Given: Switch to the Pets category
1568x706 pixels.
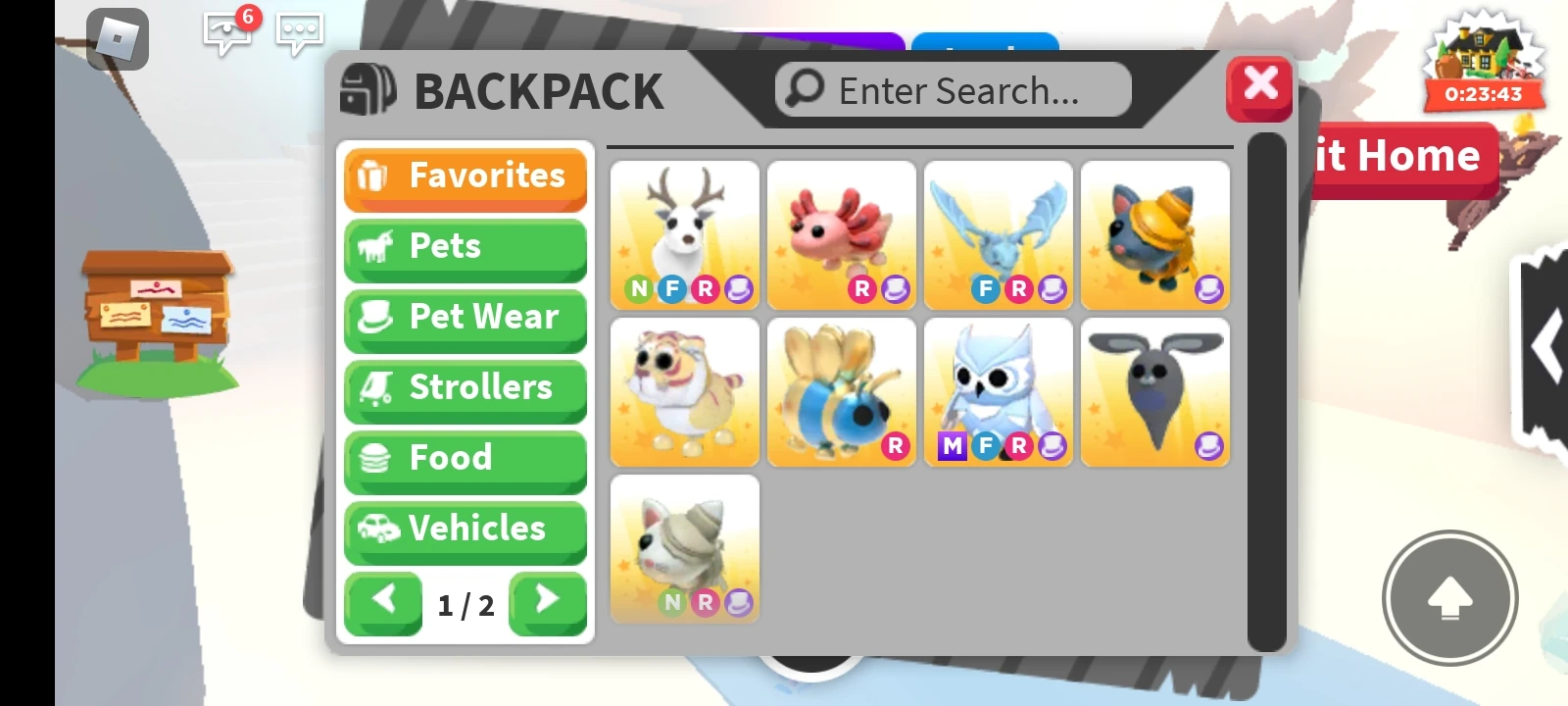Looking at the screenshot, I should point(465,247).
